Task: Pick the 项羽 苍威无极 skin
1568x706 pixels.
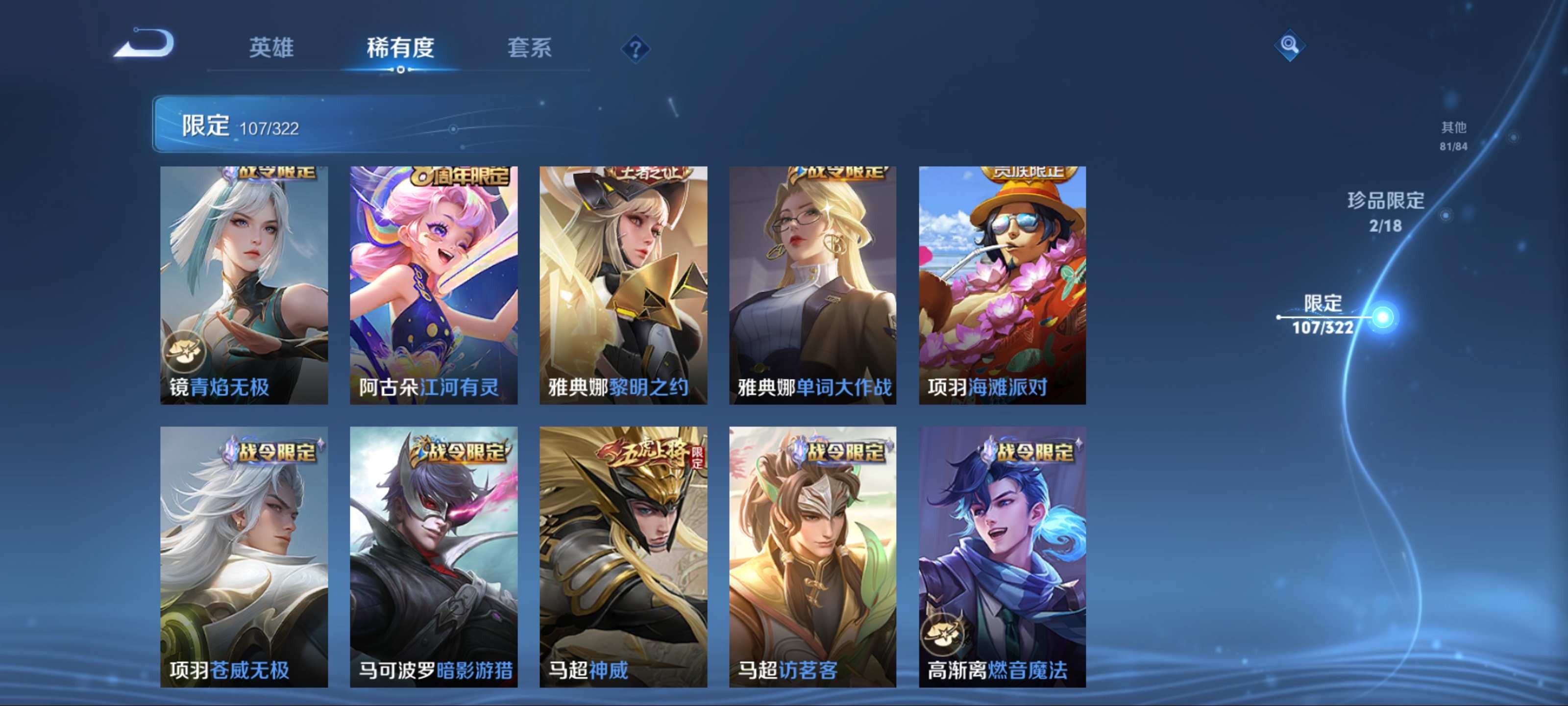Action: [244, 556]
